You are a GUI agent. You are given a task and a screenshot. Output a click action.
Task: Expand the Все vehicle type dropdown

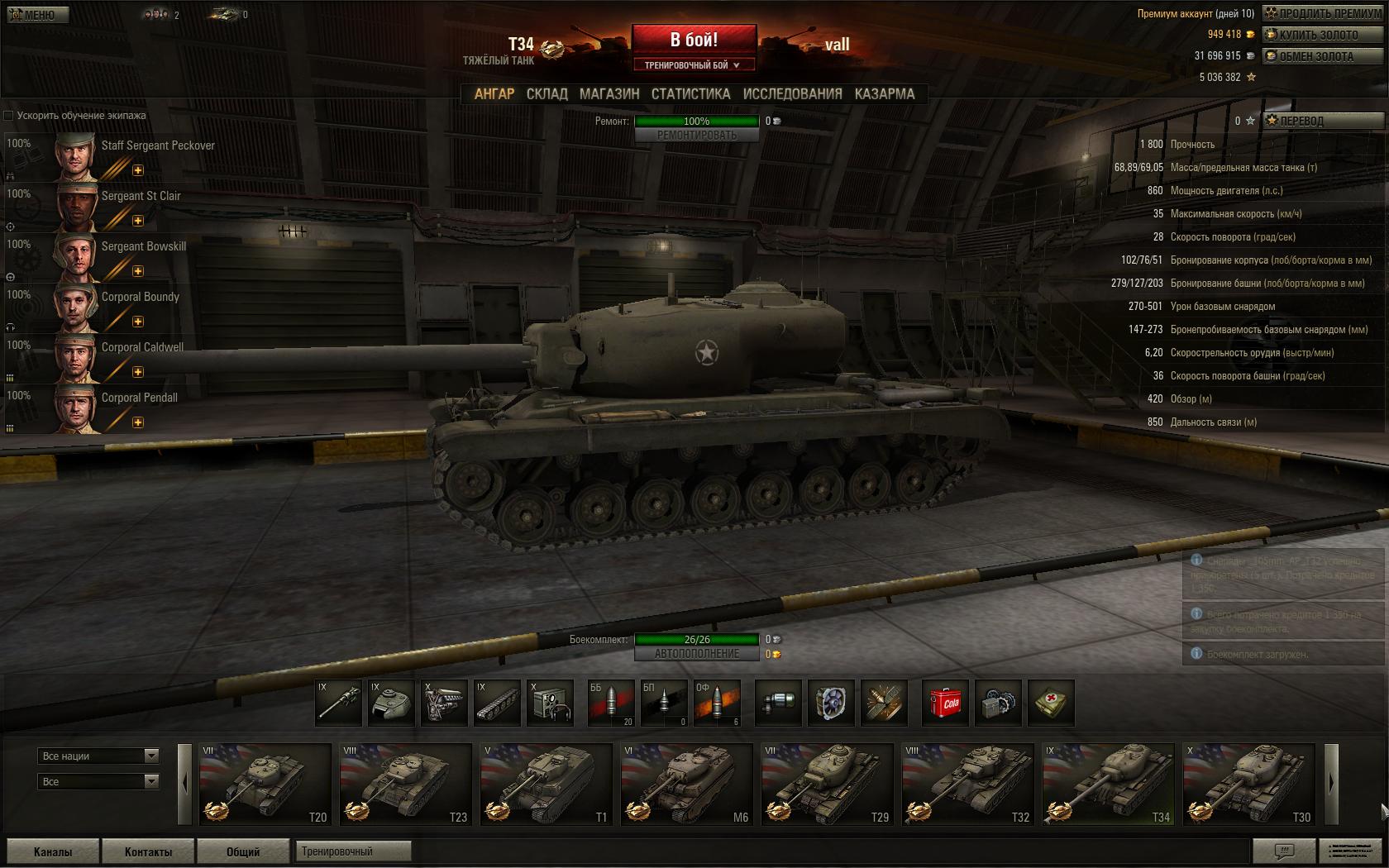98,780
